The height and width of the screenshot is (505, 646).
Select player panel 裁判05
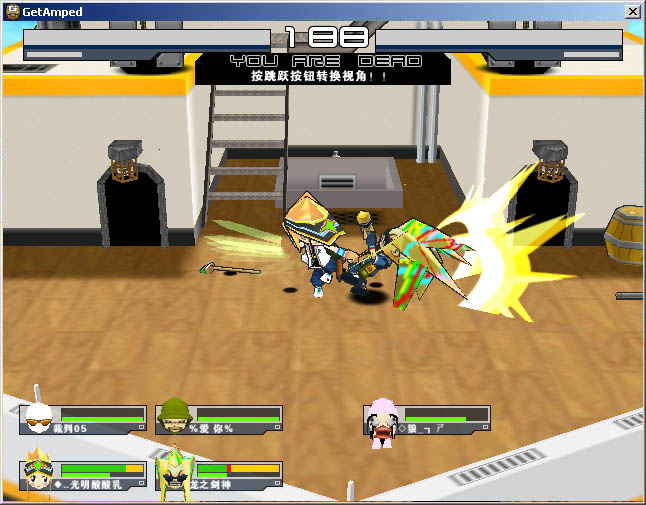(x=84, y=419)
